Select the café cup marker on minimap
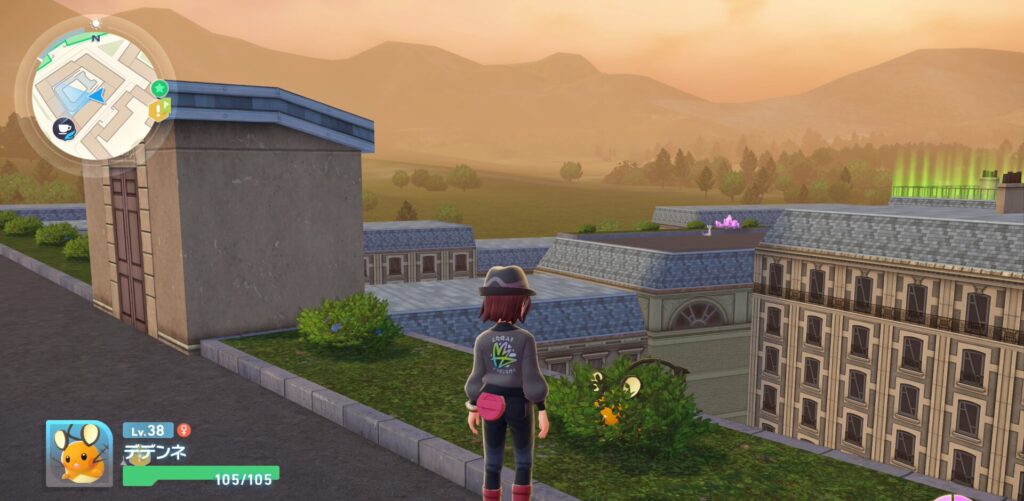 (x=62, y=128)
